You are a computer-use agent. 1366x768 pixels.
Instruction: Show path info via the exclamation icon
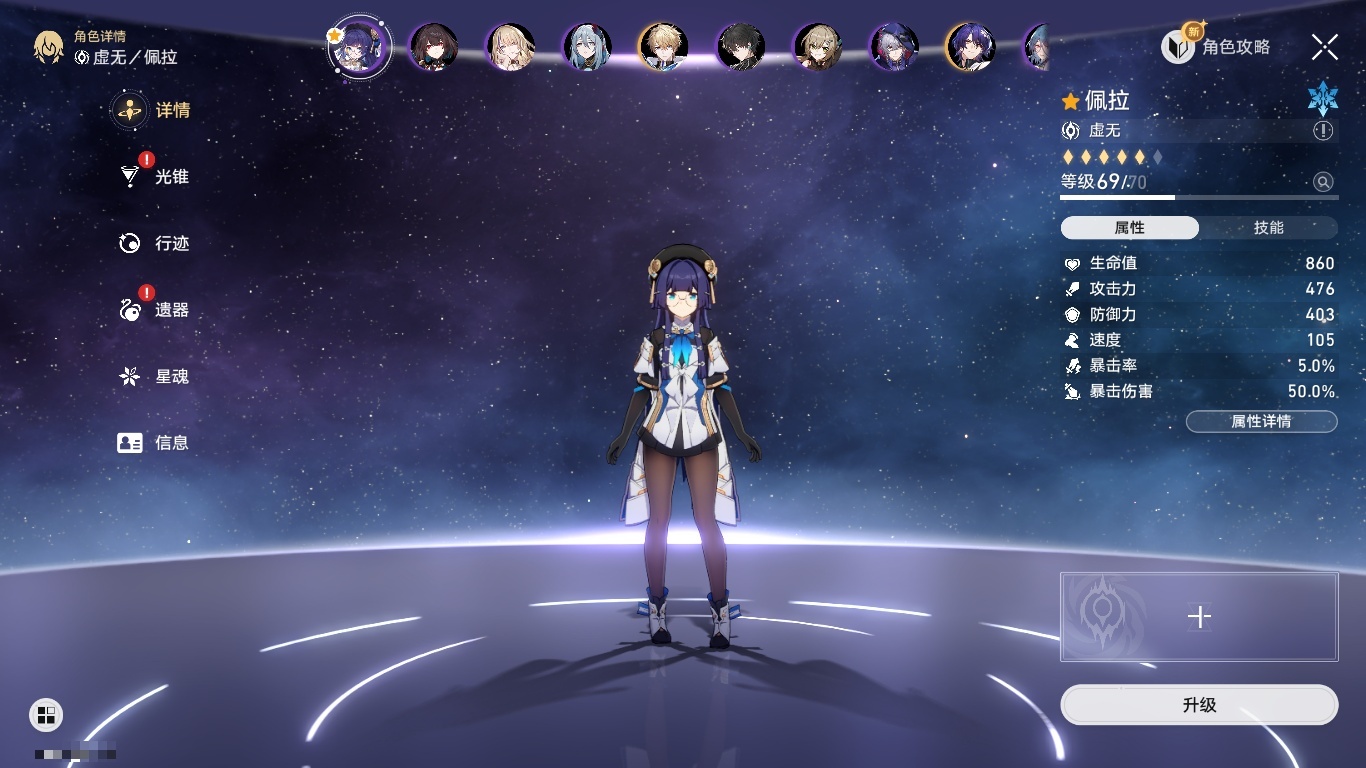(x=1323, y=131)
